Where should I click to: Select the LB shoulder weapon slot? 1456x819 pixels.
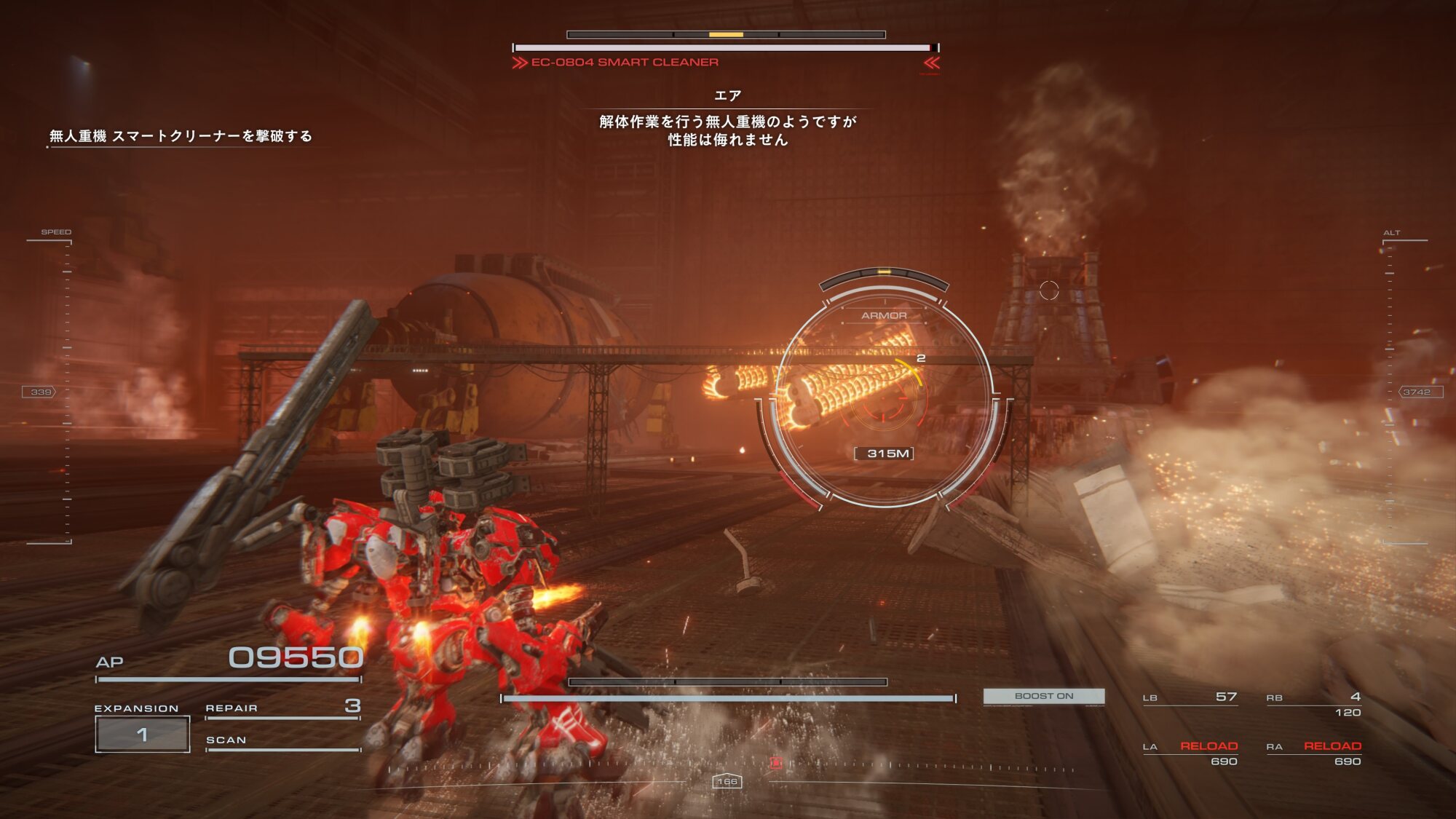(1190, 697)
